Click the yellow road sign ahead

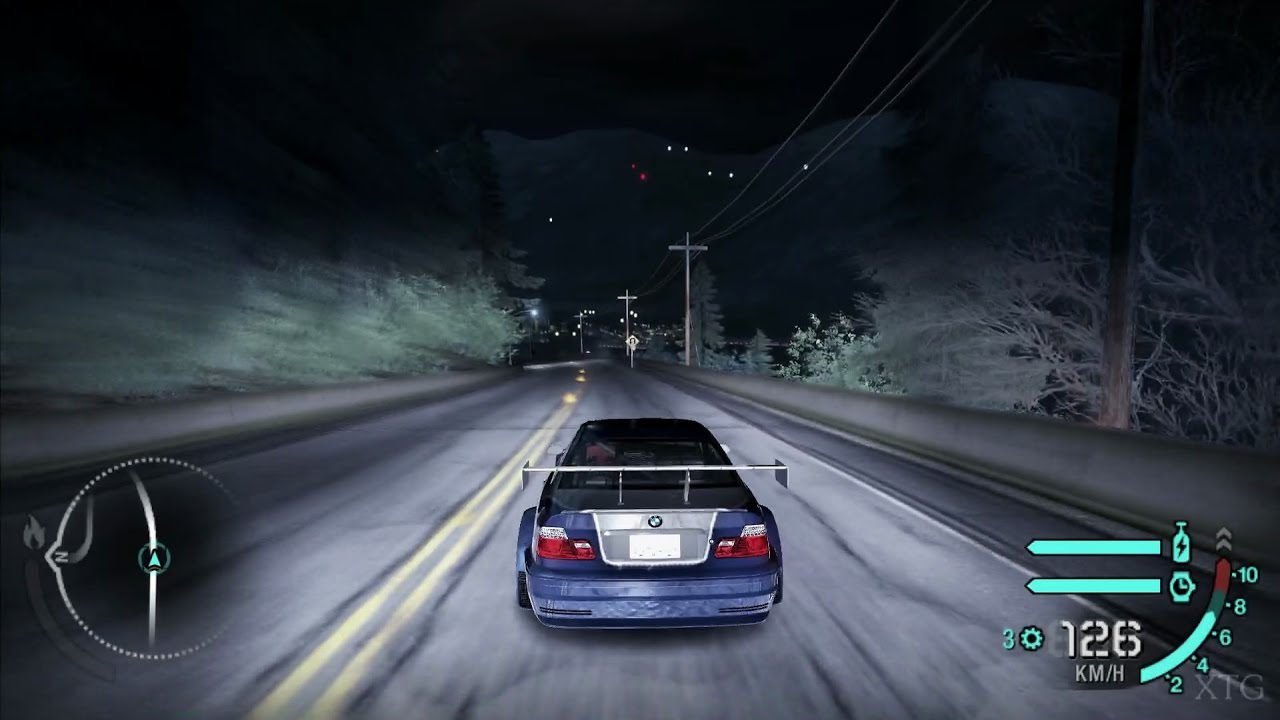point(631,342)
